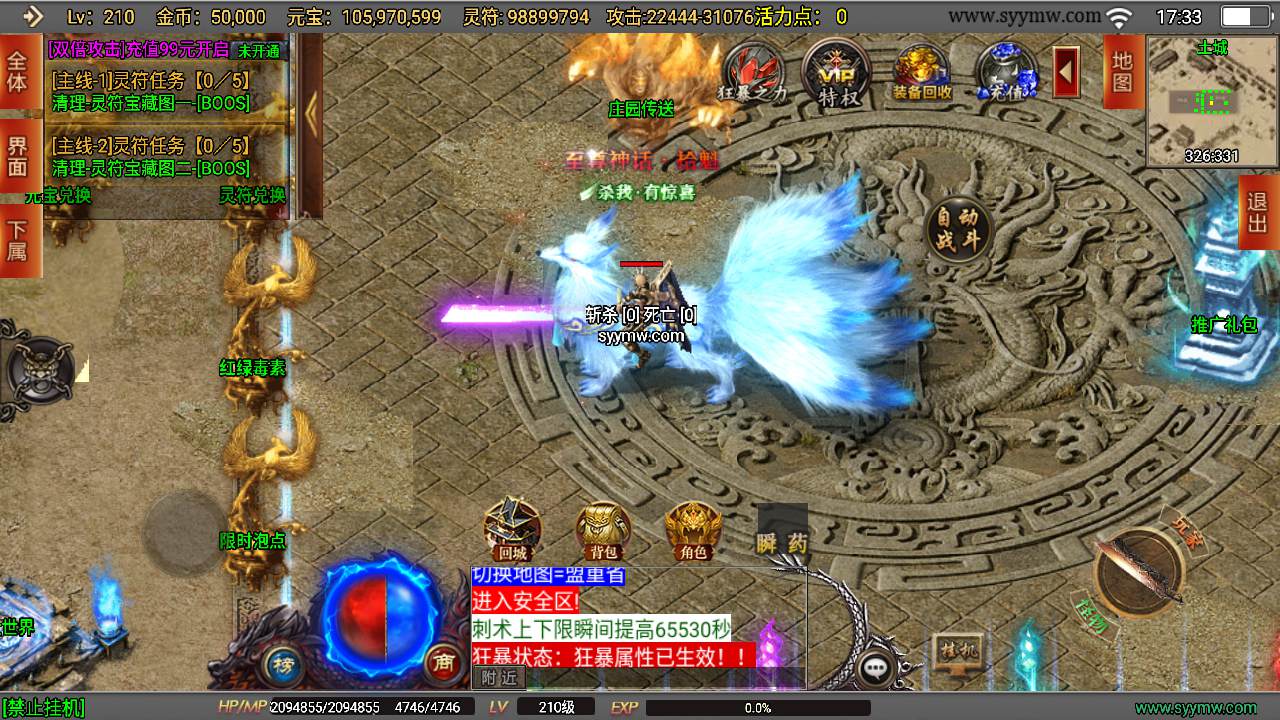The image size is (1280, 720).
Task: Open the 主线-1 灵符任务 quest entry
Action: [152, 92]
